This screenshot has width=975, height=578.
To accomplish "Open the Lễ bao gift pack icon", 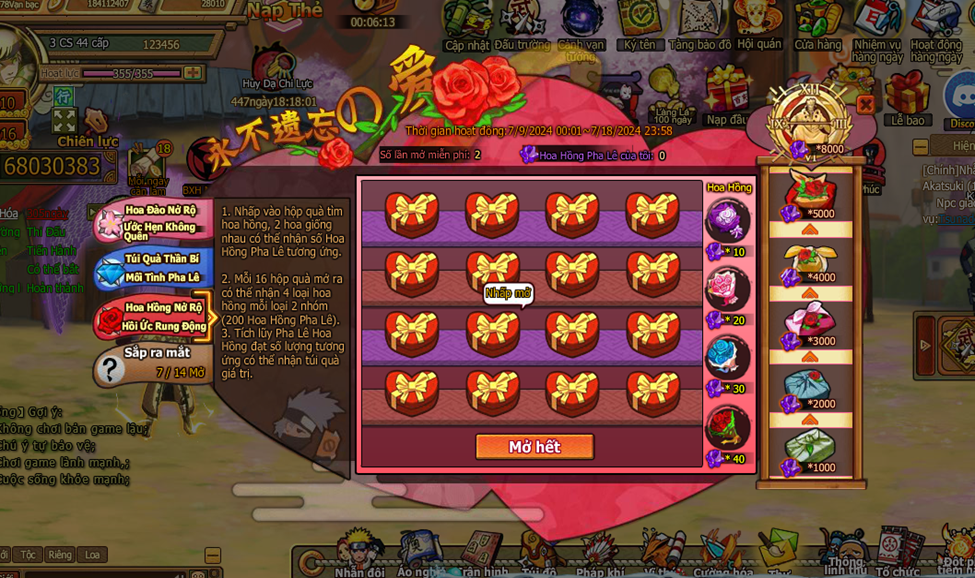I will tap(908, 98).
